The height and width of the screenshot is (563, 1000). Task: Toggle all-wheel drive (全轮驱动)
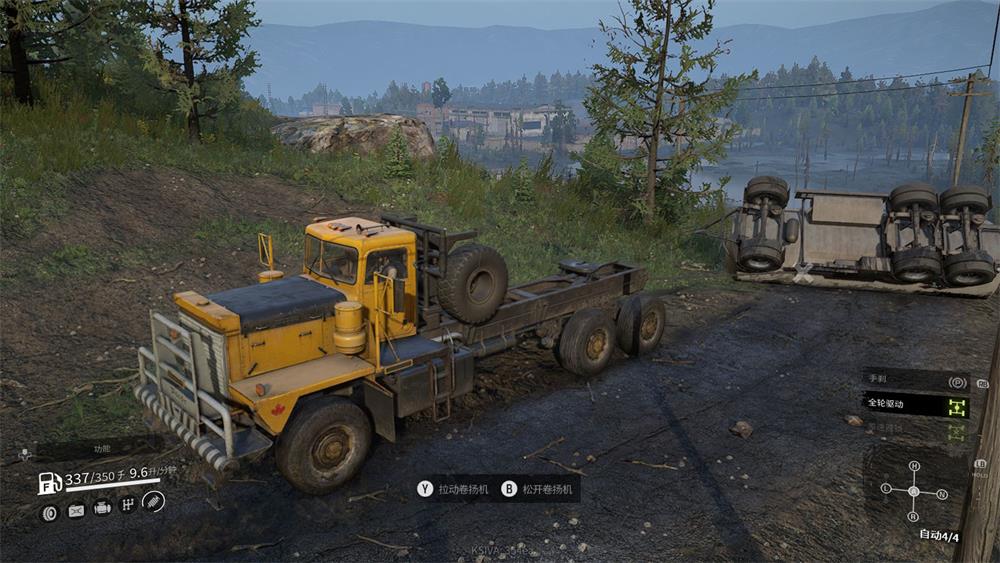coord(915,405)
